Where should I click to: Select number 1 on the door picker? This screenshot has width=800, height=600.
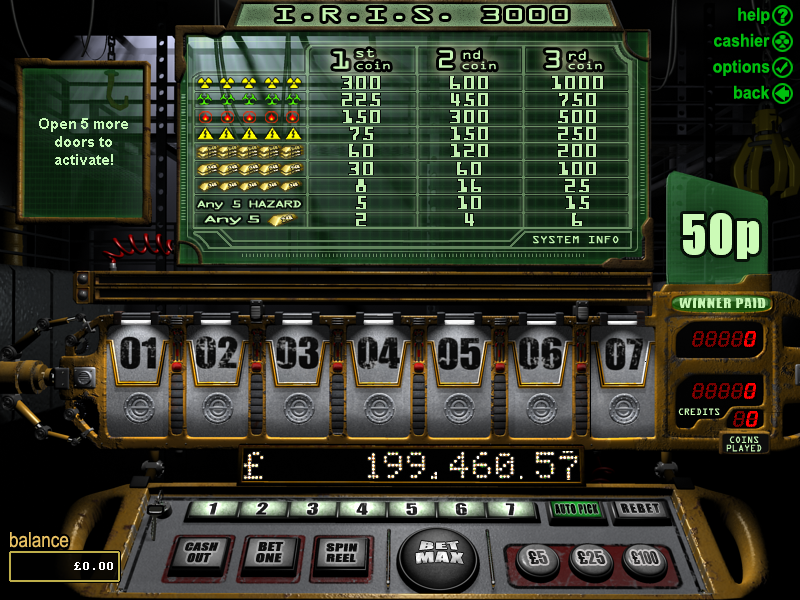(x=212, y=510)
